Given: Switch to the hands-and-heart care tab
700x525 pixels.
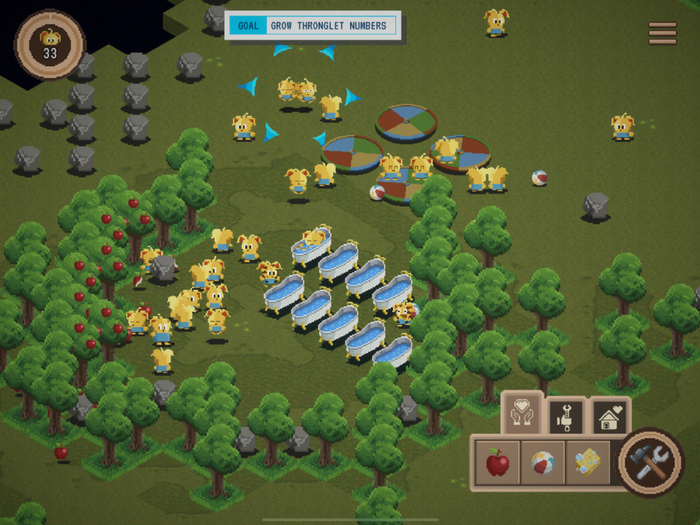Looking at the screenshot, I should 521,414.
